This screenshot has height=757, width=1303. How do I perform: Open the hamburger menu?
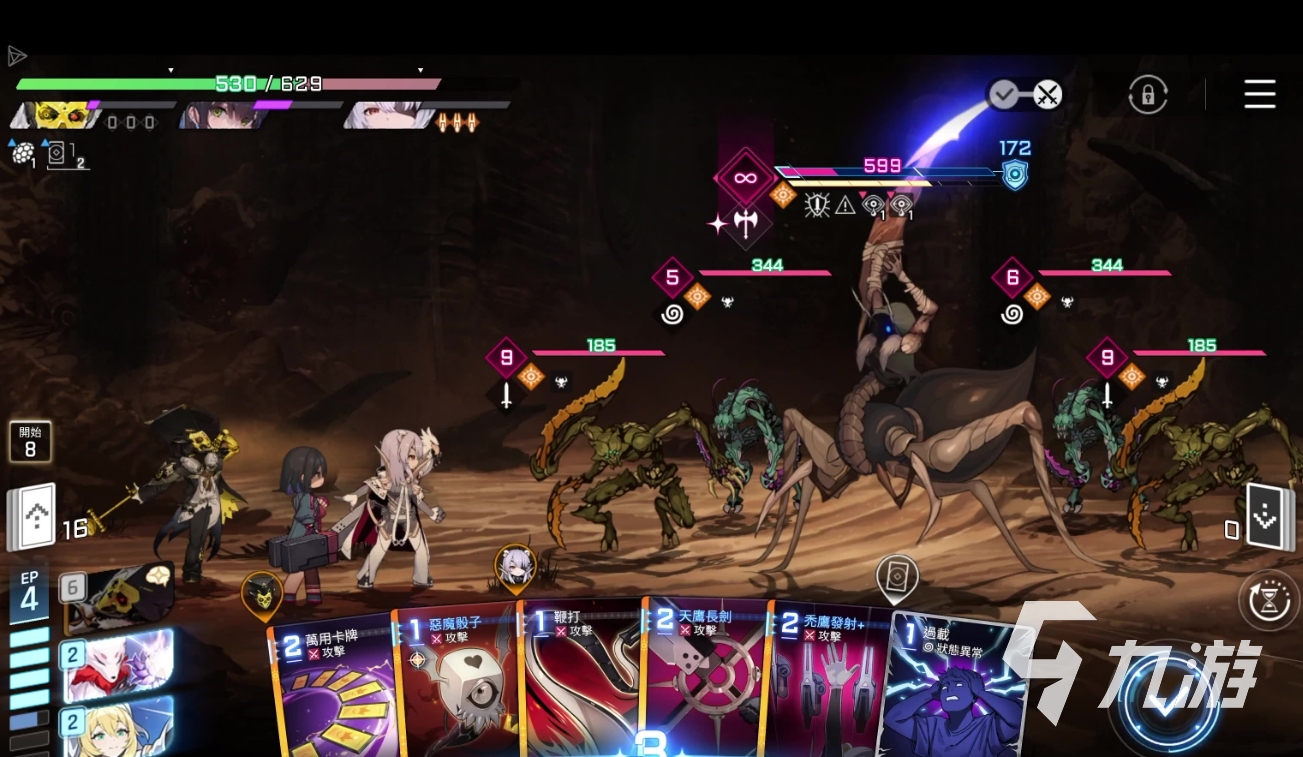pos(1259,94)
